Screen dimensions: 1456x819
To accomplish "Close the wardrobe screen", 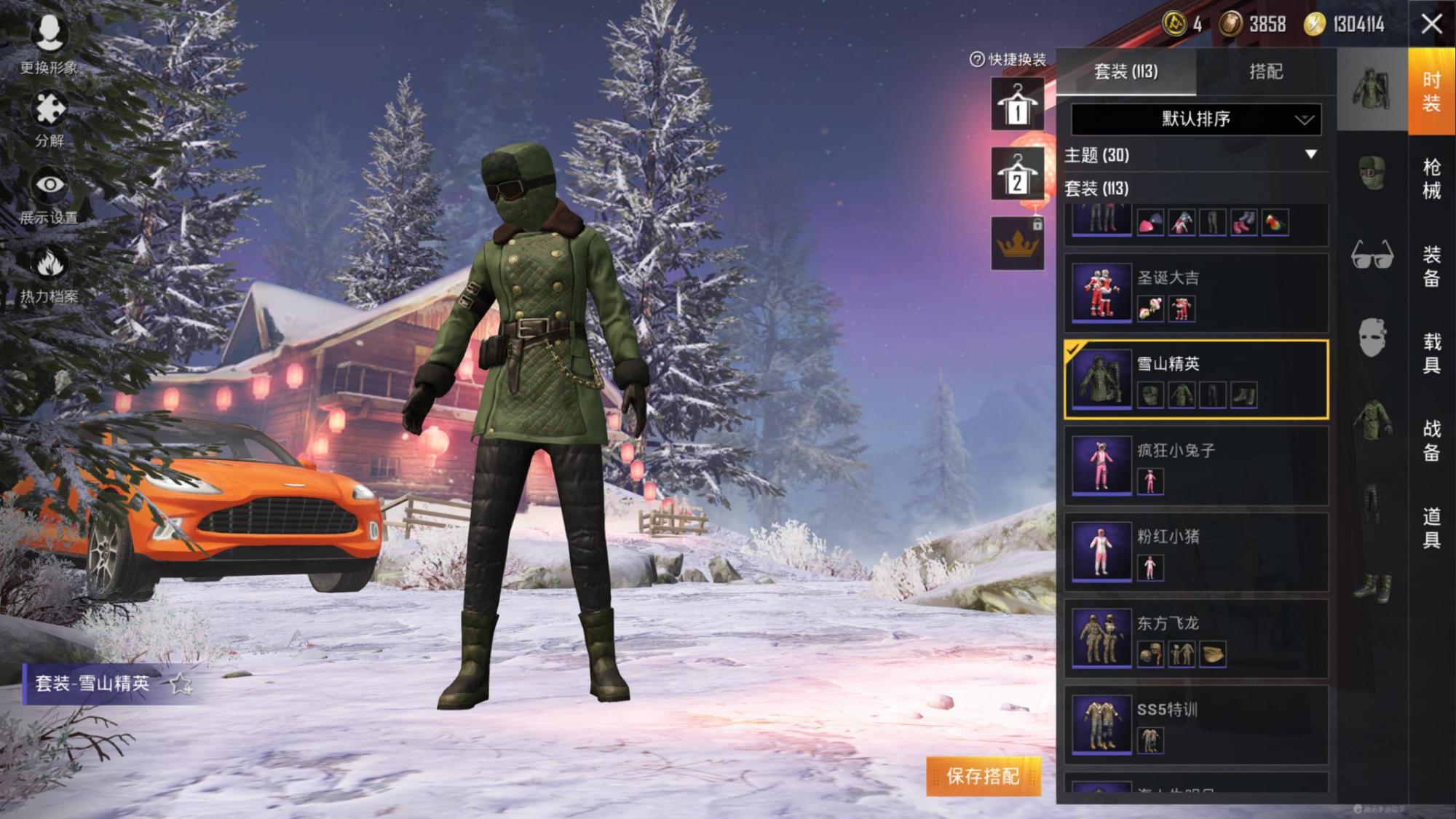I will click(x=1431, y=24).
